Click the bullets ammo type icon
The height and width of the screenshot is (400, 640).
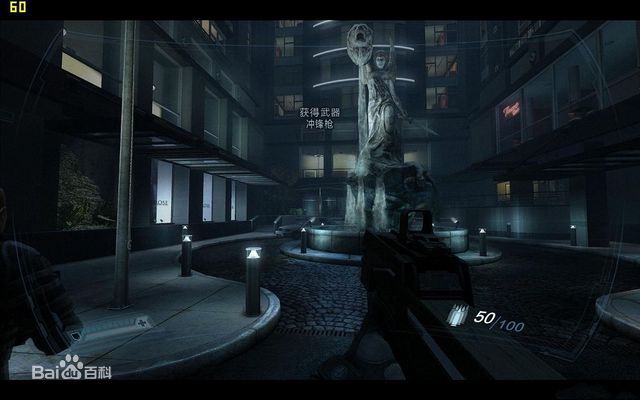point(458,316)
